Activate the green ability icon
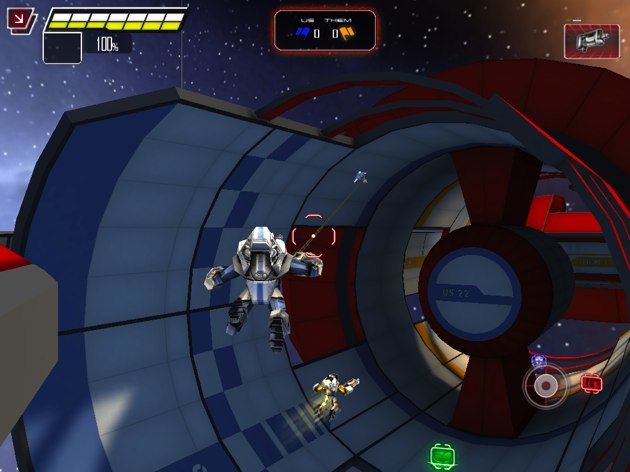Viewport: 630px width, 472px height. click(443, 456)
